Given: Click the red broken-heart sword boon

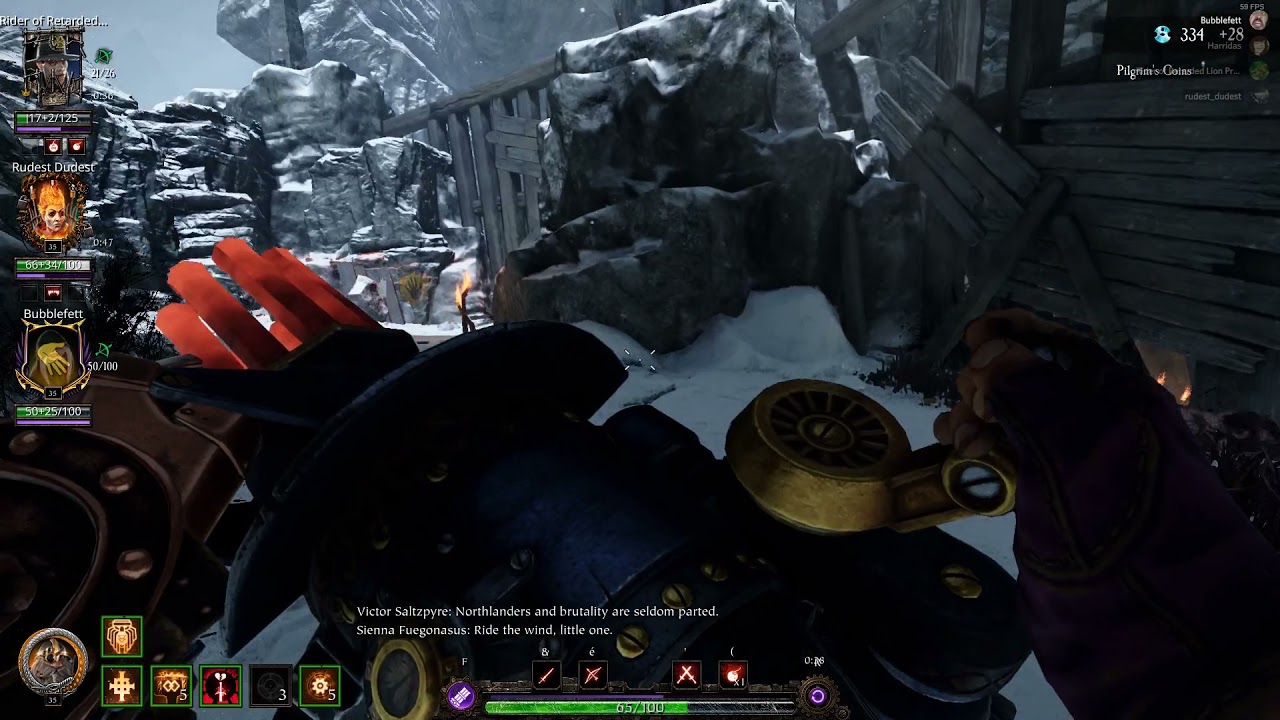Looking at the screenshot, I should click(220, 686).
